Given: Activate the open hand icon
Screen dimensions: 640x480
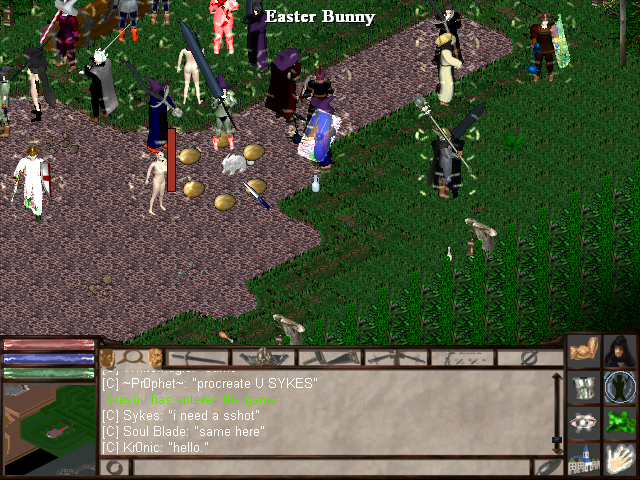Looking at the screenshot, I should [619, 458].
